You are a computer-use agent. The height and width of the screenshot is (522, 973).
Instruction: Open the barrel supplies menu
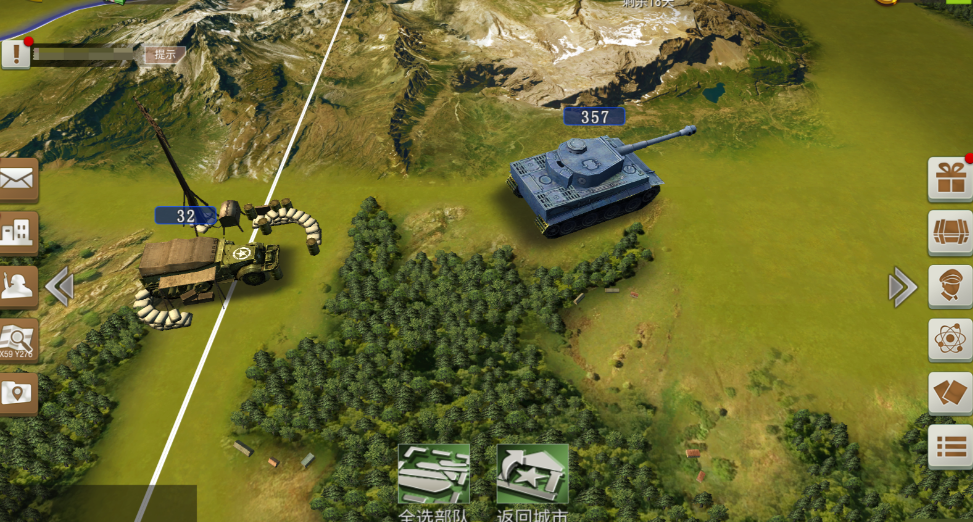949,233
